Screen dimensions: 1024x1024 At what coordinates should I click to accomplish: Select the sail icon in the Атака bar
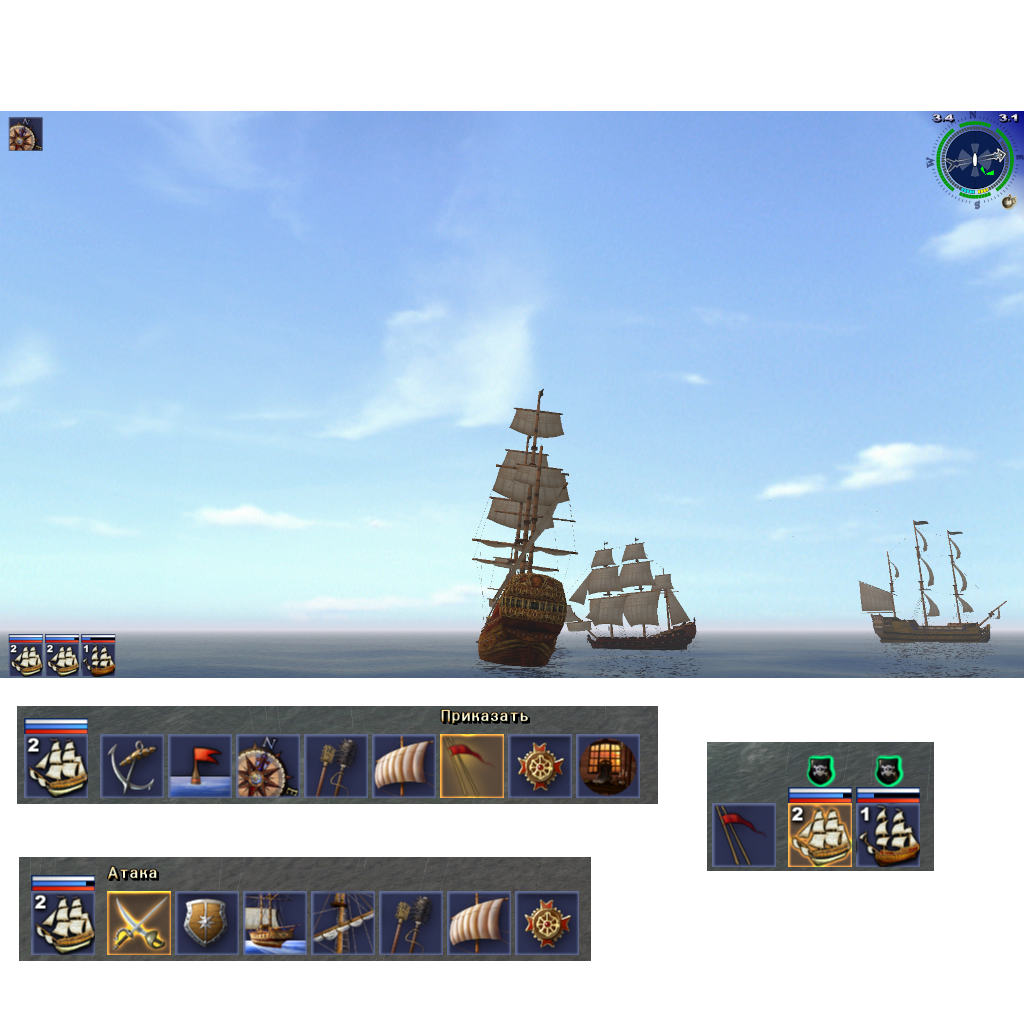pyautogui.click(x=479, y=923)
